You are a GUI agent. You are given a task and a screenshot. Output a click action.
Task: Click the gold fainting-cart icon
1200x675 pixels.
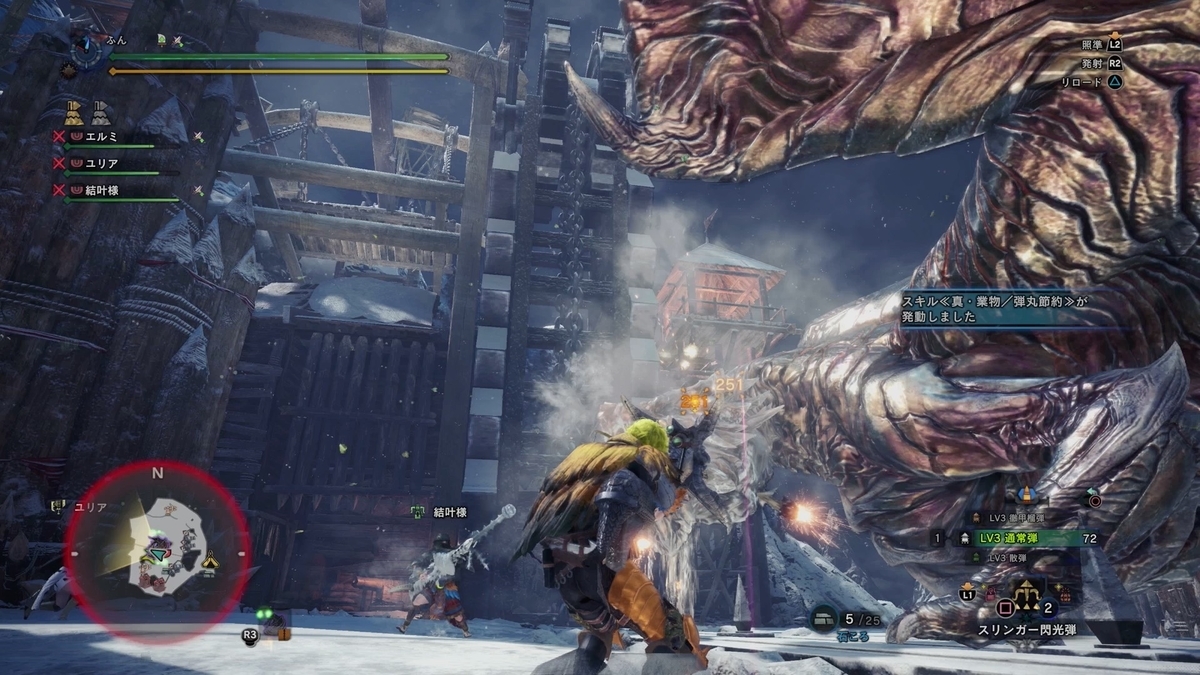[x=73, y=110]
